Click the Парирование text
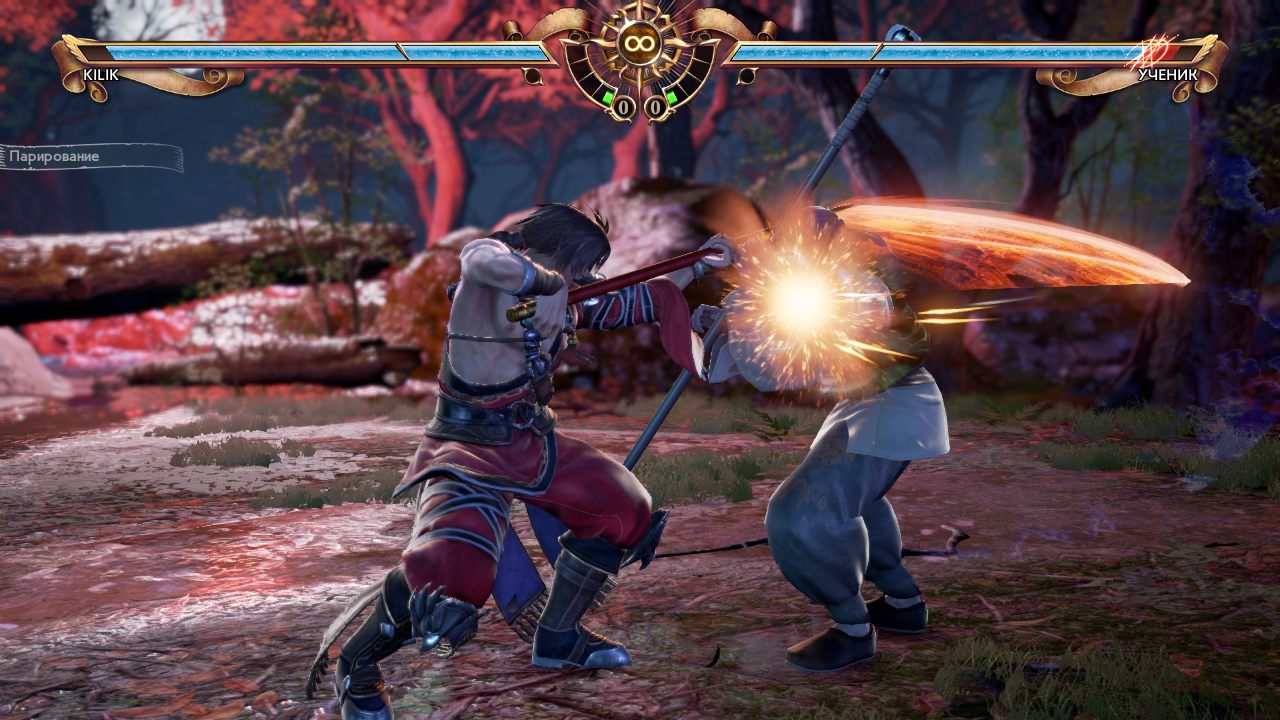The height and width of the screenshot is (720, 1280). [x=55, y=157]
